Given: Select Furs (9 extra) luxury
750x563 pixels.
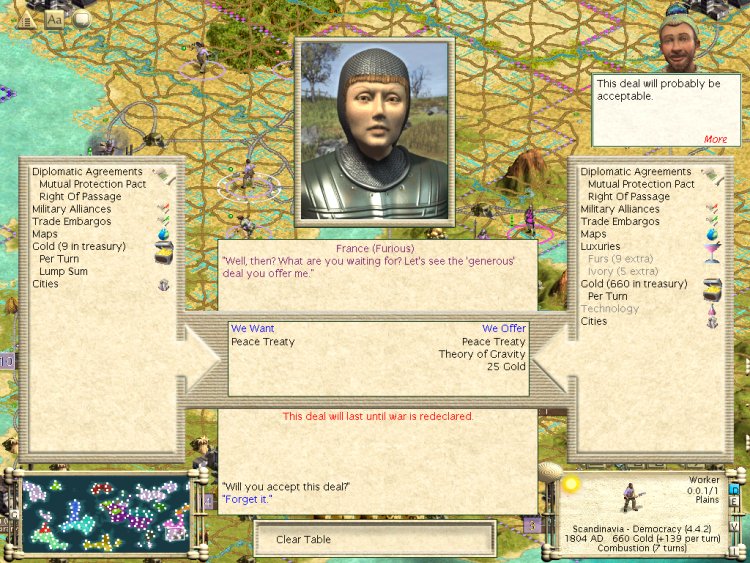Looking at the screenshot, I should [622, 259].
